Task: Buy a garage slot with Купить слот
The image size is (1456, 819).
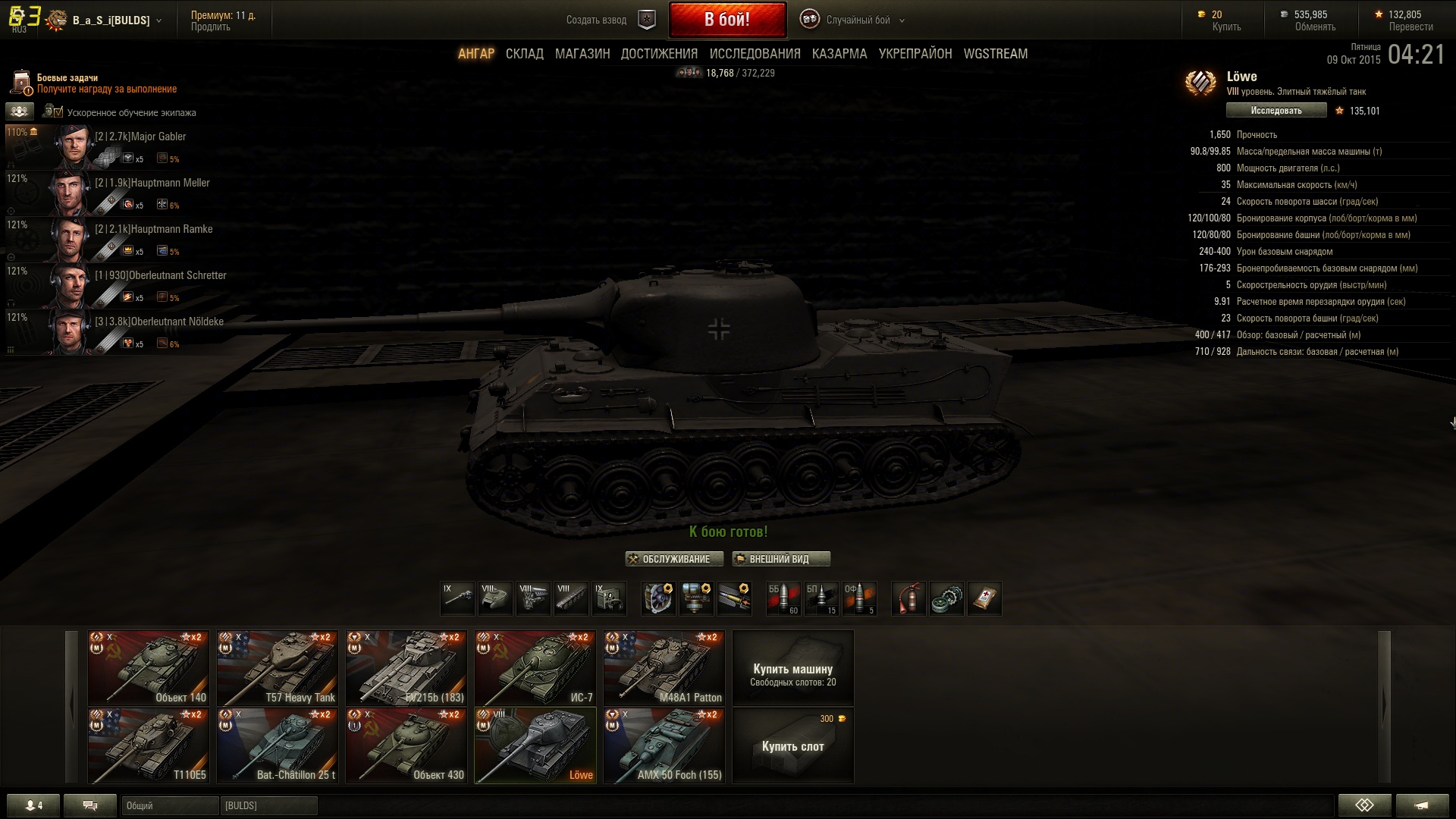Action: [792, 746]
